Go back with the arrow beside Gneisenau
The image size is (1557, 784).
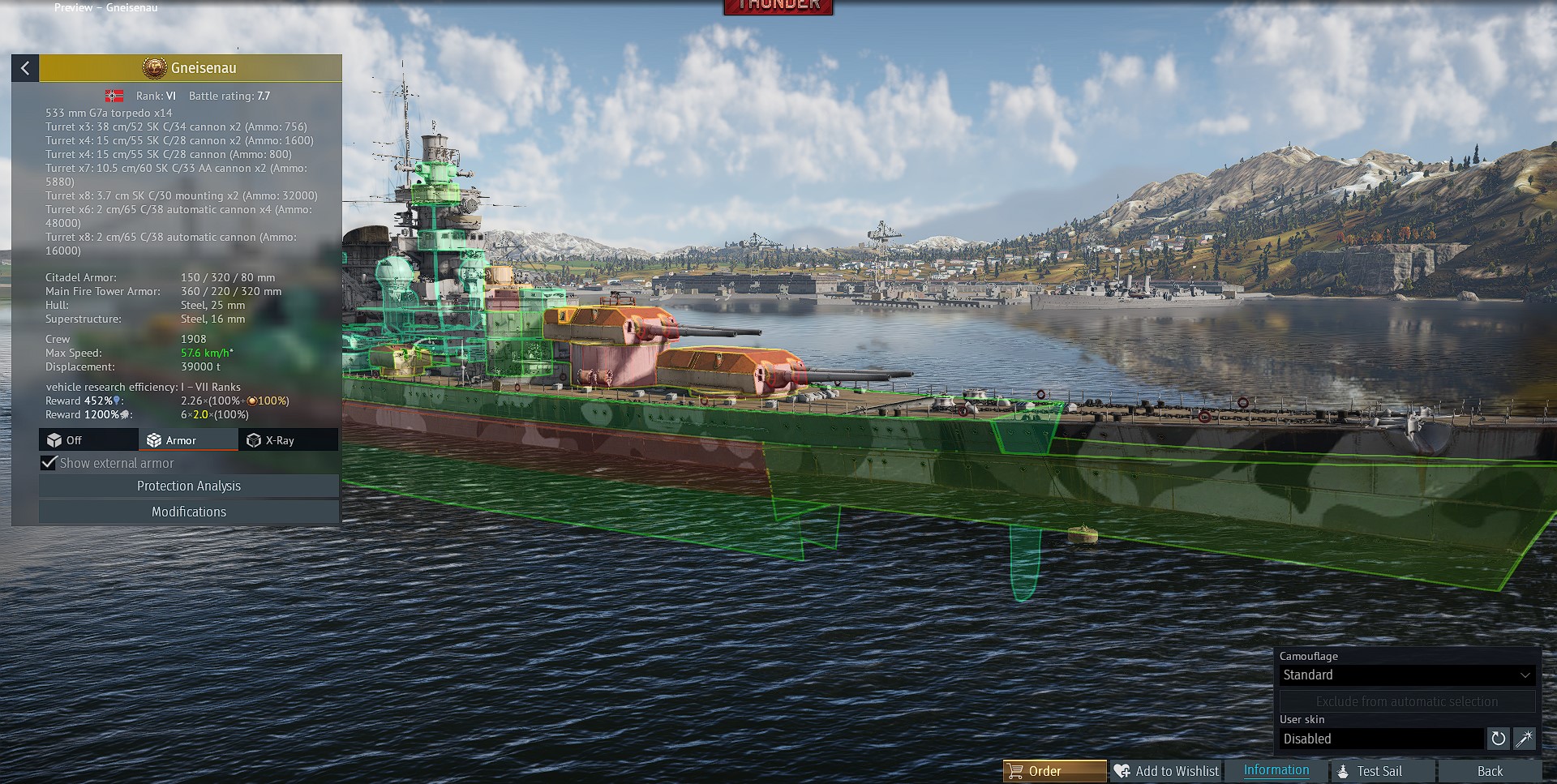click(25, 68)
